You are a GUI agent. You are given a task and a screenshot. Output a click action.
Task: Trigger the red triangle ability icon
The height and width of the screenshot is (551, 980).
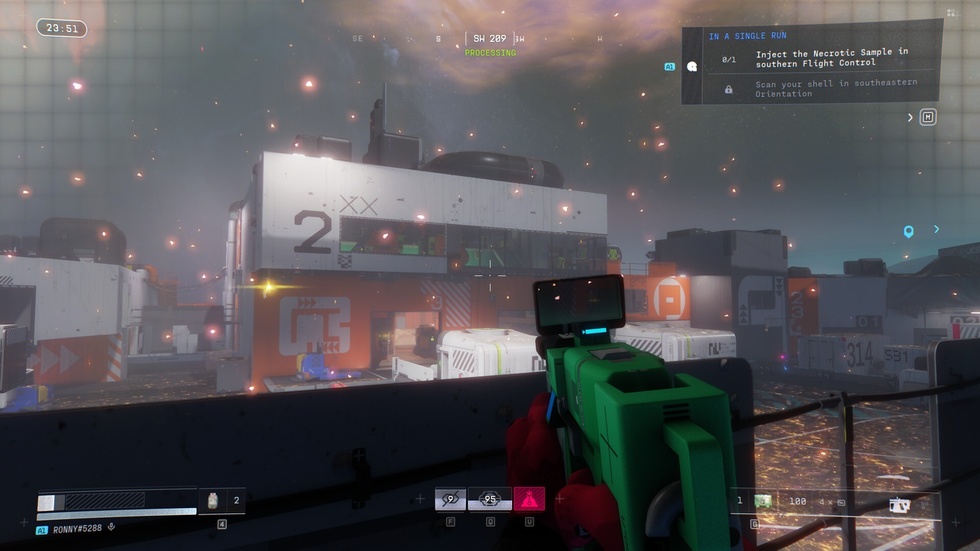click(529, 499)
